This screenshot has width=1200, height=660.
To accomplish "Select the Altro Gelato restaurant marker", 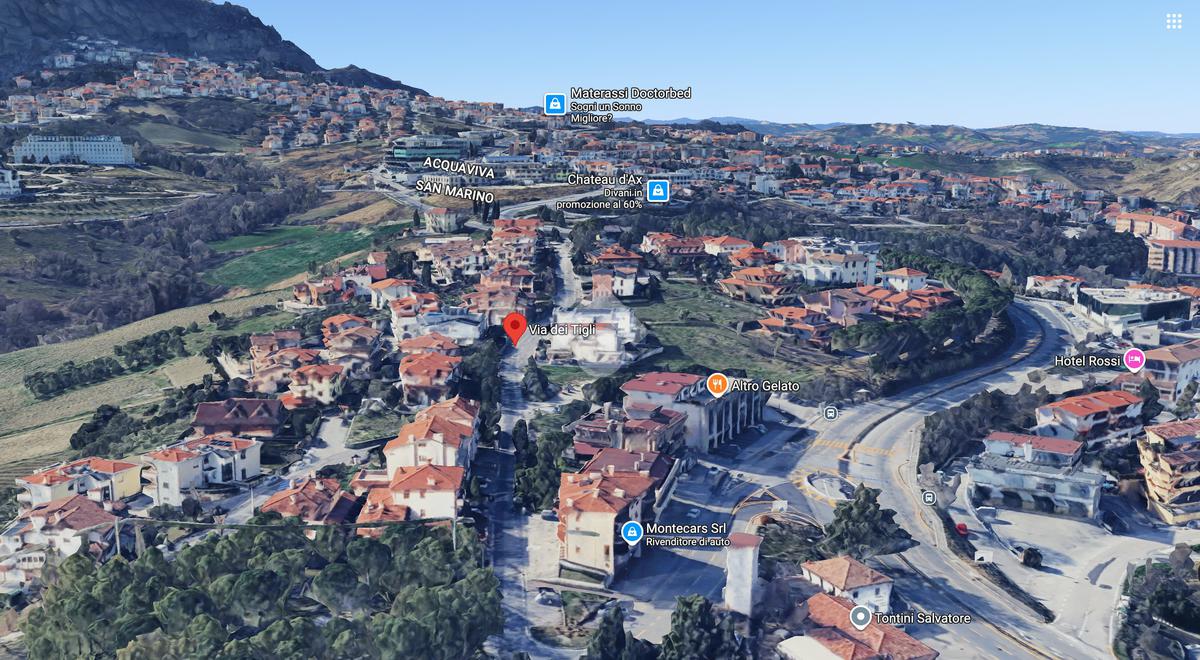I will pos(717,384).
